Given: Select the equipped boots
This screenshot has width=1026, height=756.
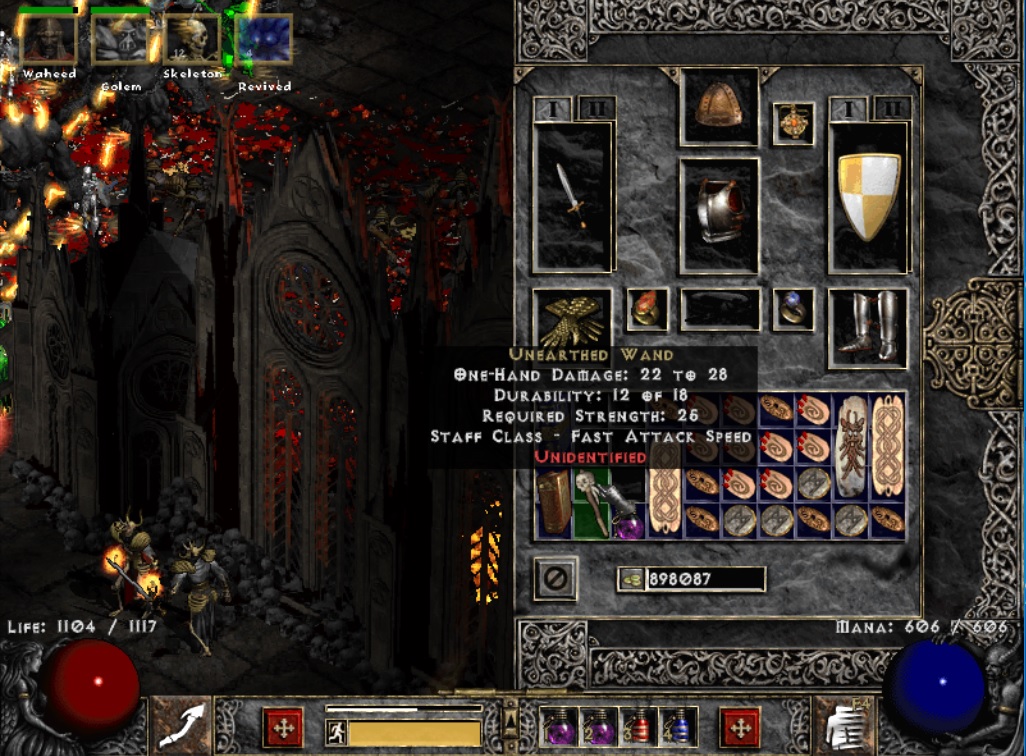Looking at the screenshot, I should 868,328.
